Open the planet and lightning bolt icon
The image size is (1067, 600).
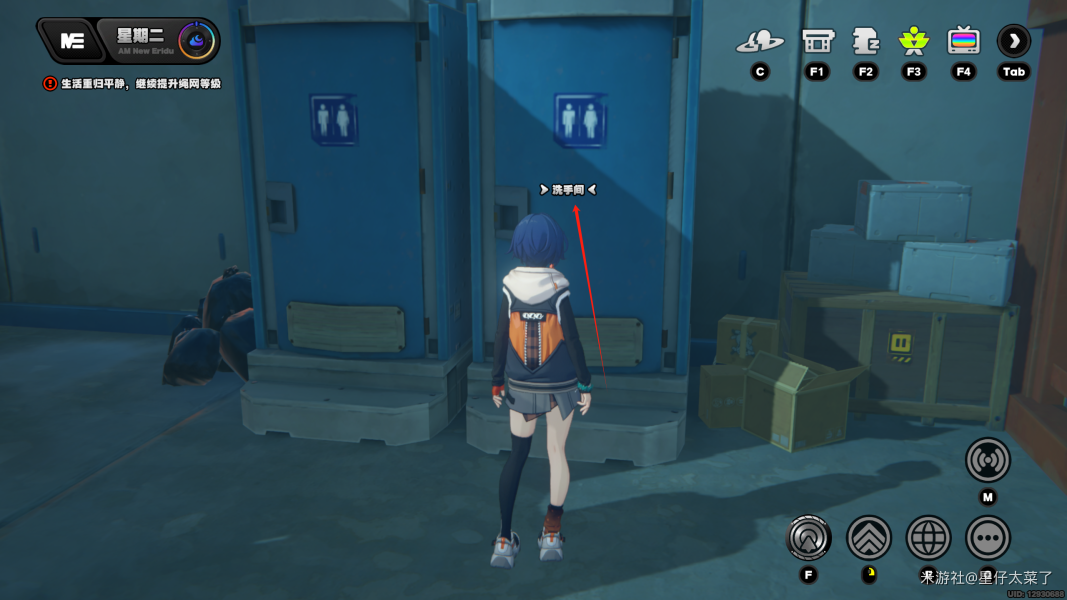pyautogui.click(x=760, y=42)
